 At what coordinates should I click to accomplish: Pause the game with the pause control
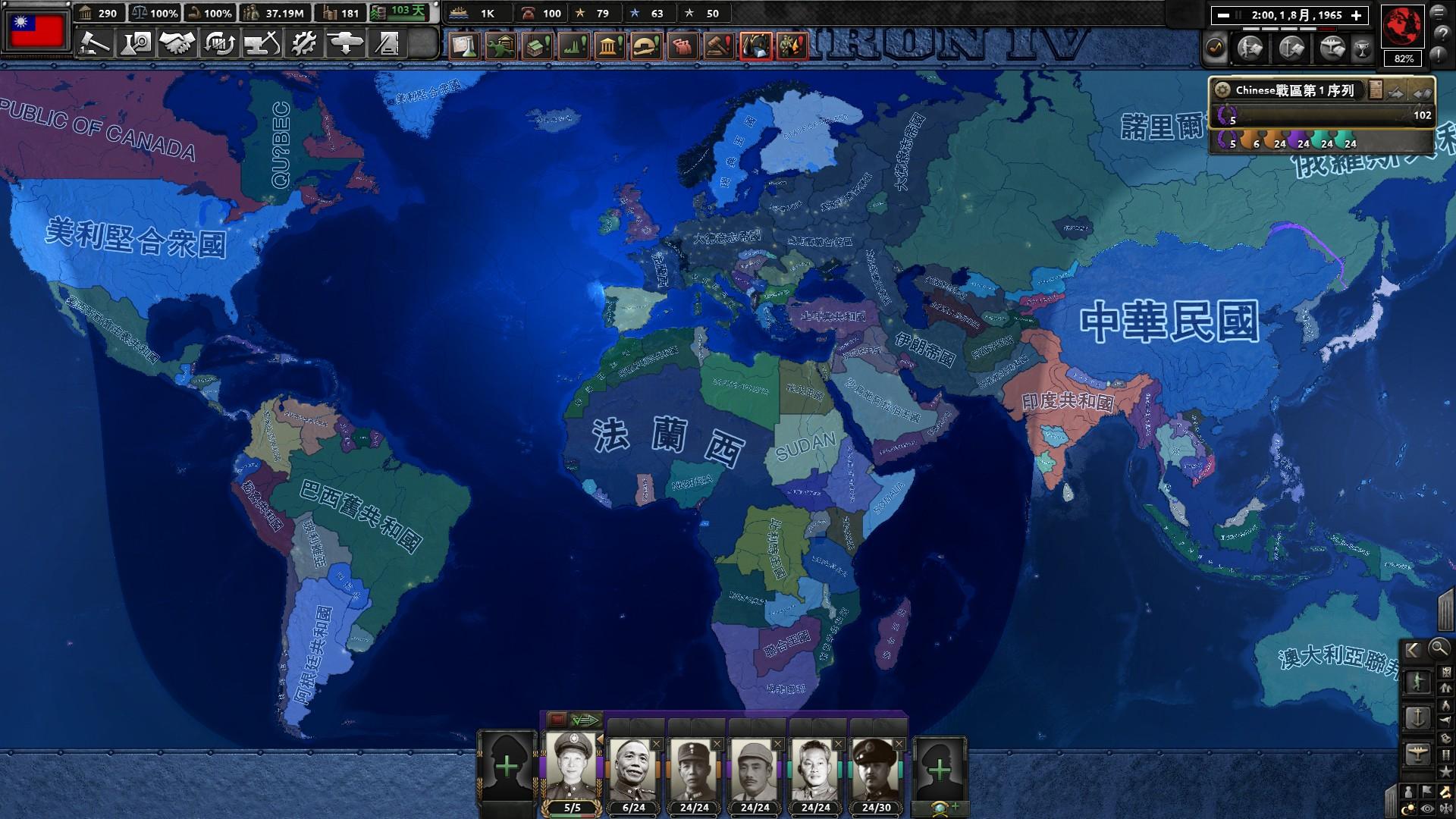pyautogui.click(x=1238, y=15)
